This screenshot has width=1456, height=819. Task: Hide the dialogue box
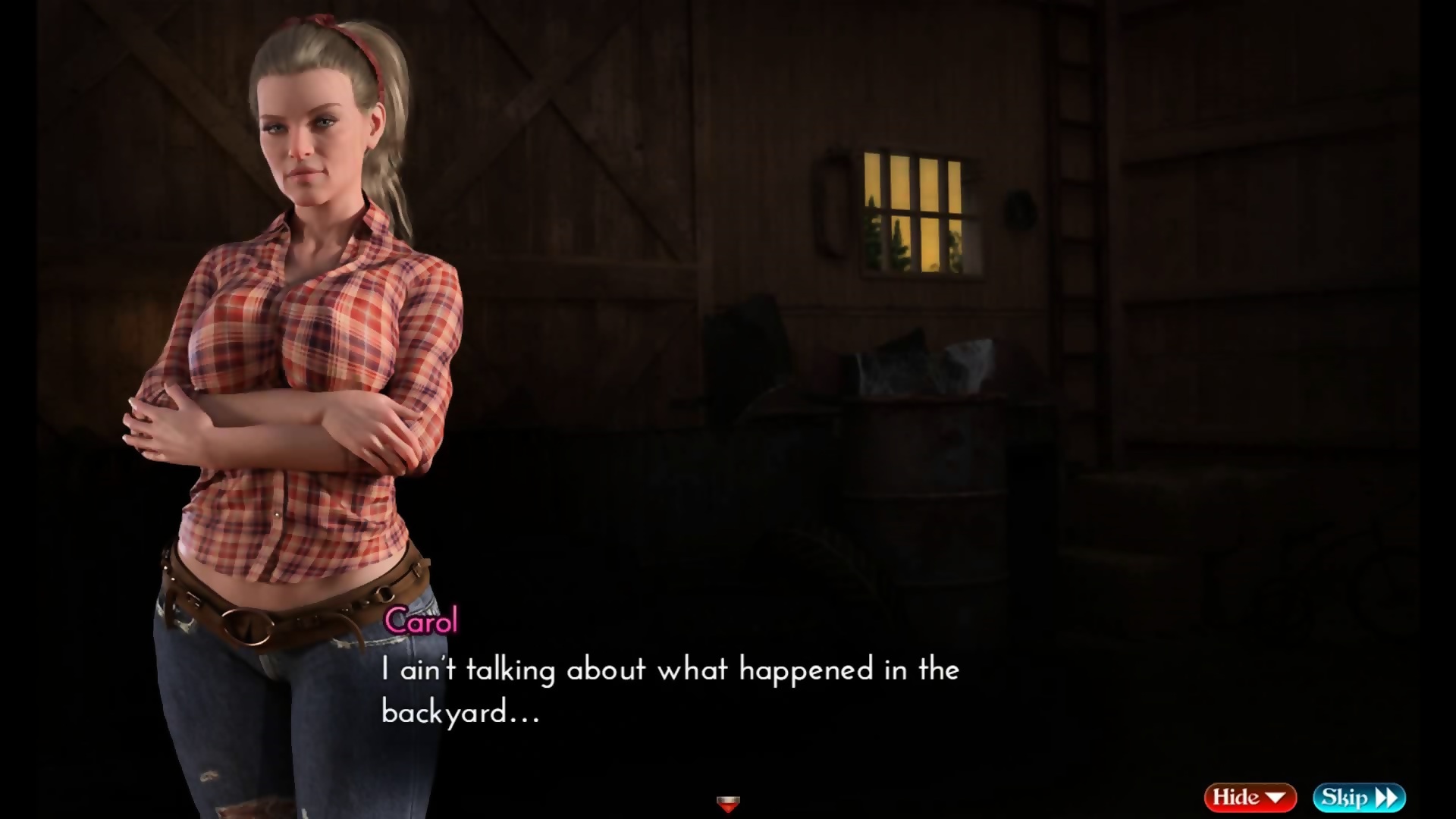point(1249,797)
